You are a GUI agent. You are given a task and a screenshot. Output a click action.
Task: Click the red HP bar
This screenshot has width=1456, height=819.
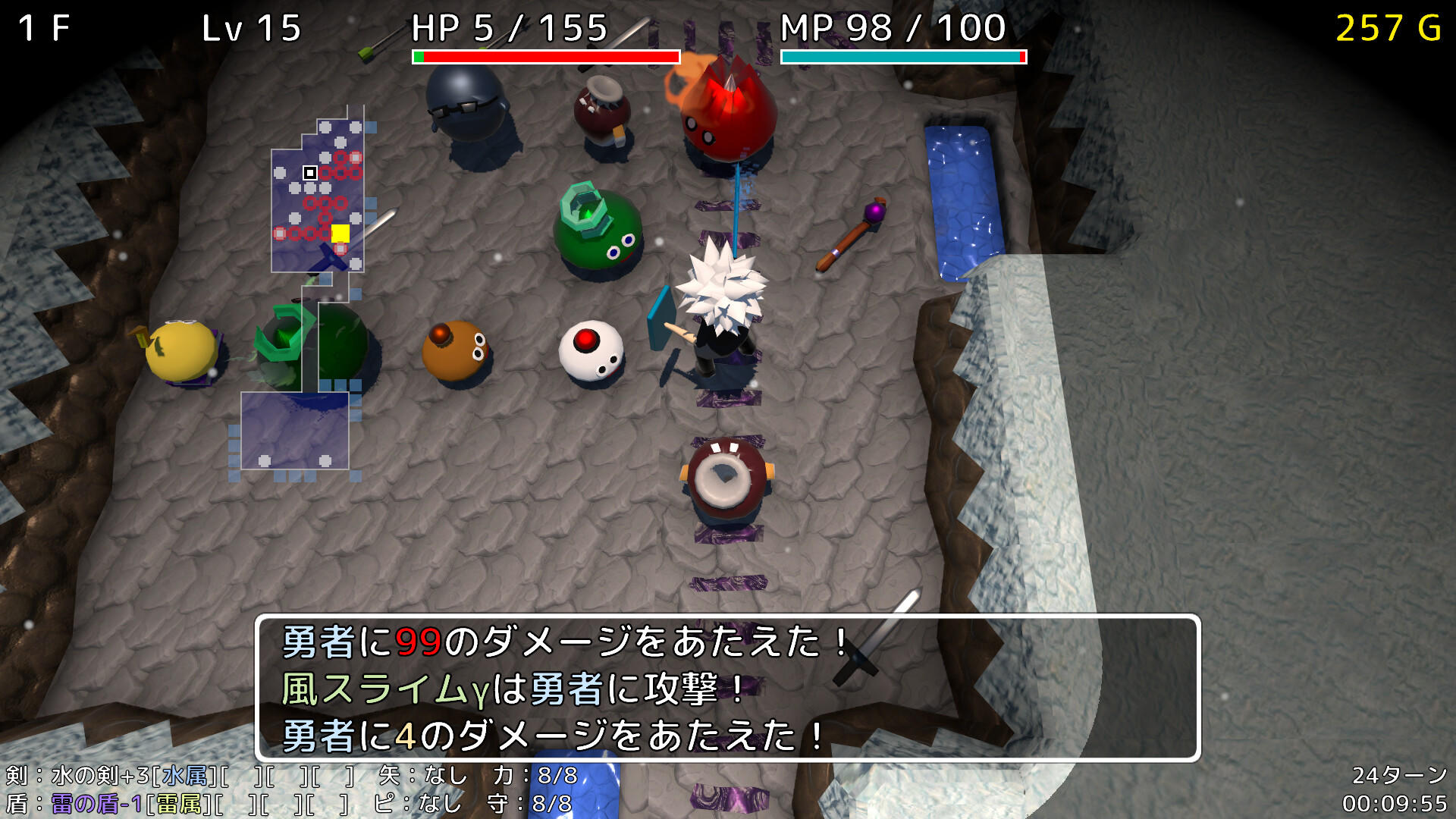point(546,55)
